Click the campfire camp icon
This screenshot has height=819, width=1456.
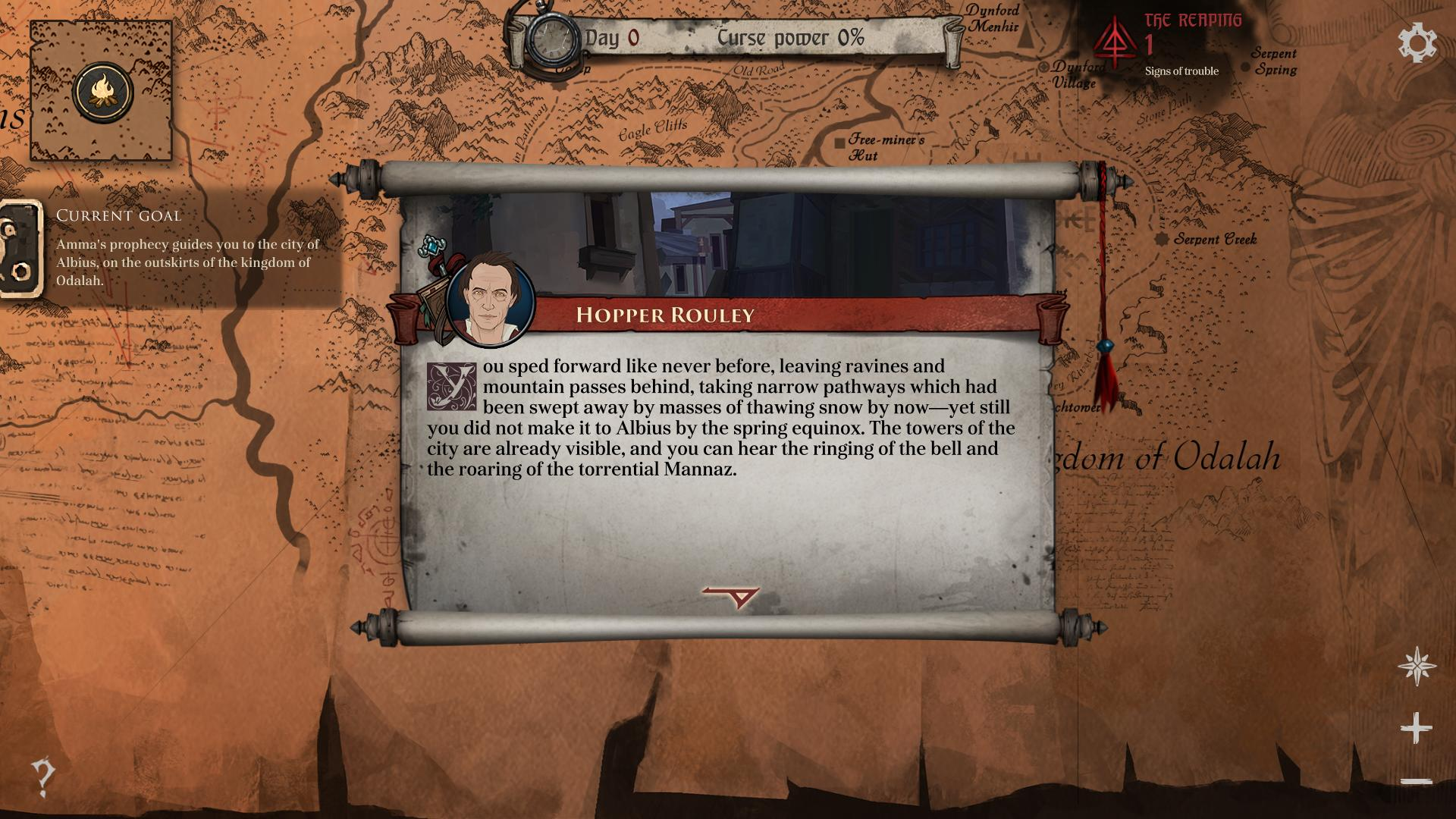click(103, 93)
